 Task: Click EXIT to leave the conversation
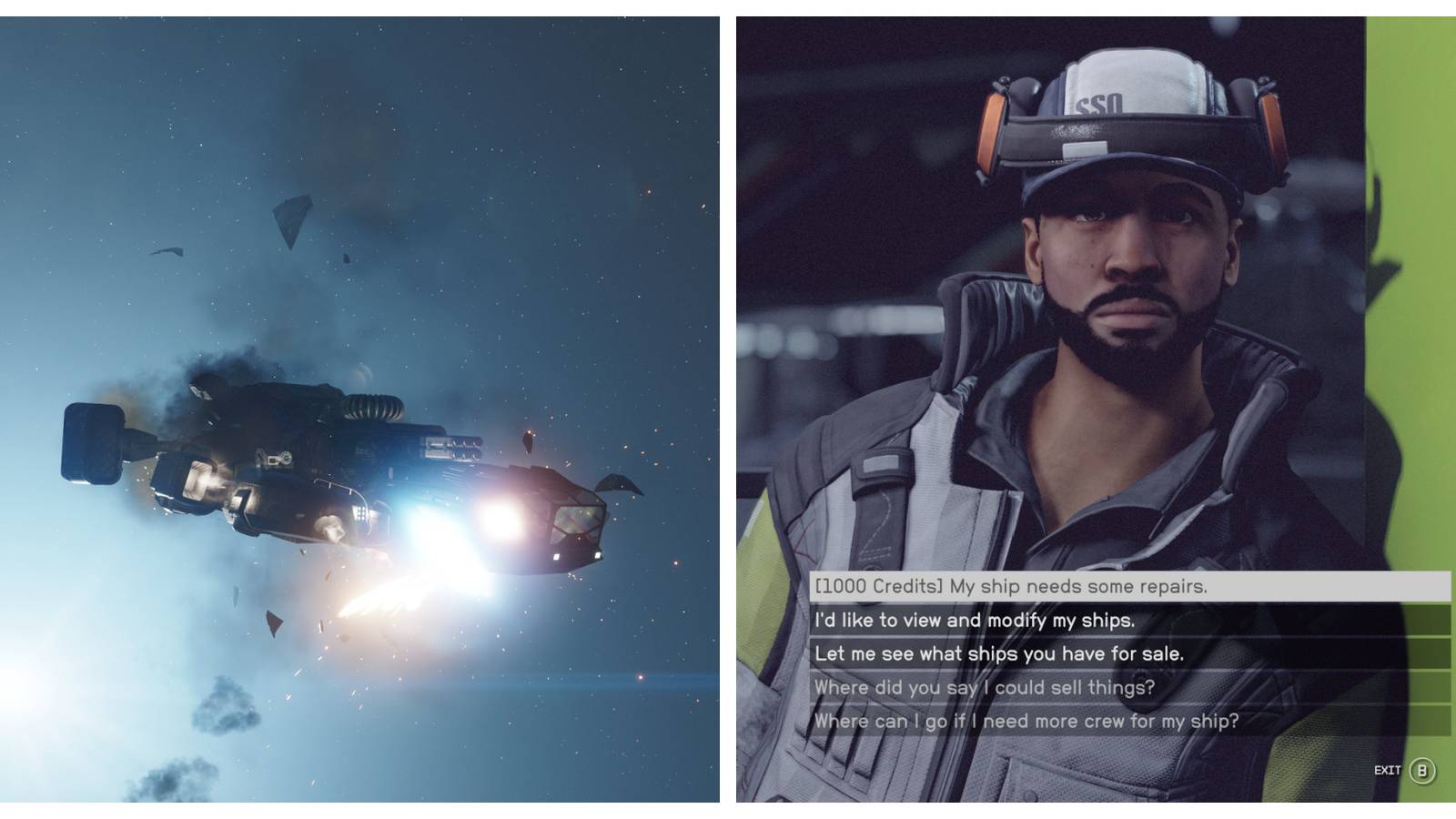pyautogui.click(x=1387, y=769)
